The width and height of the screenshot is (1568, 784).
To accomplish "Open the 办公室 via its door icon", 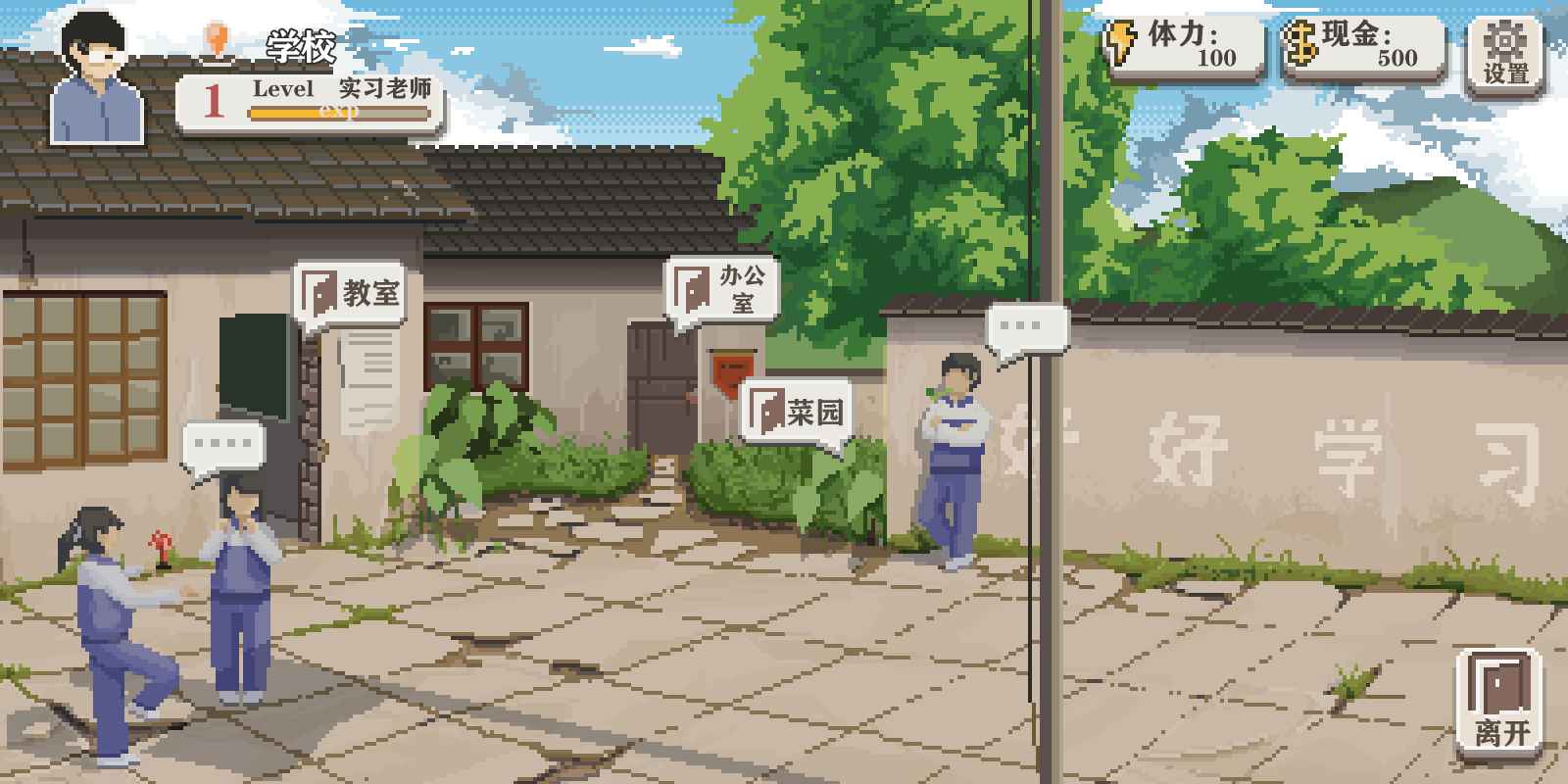I will [693, 288].
